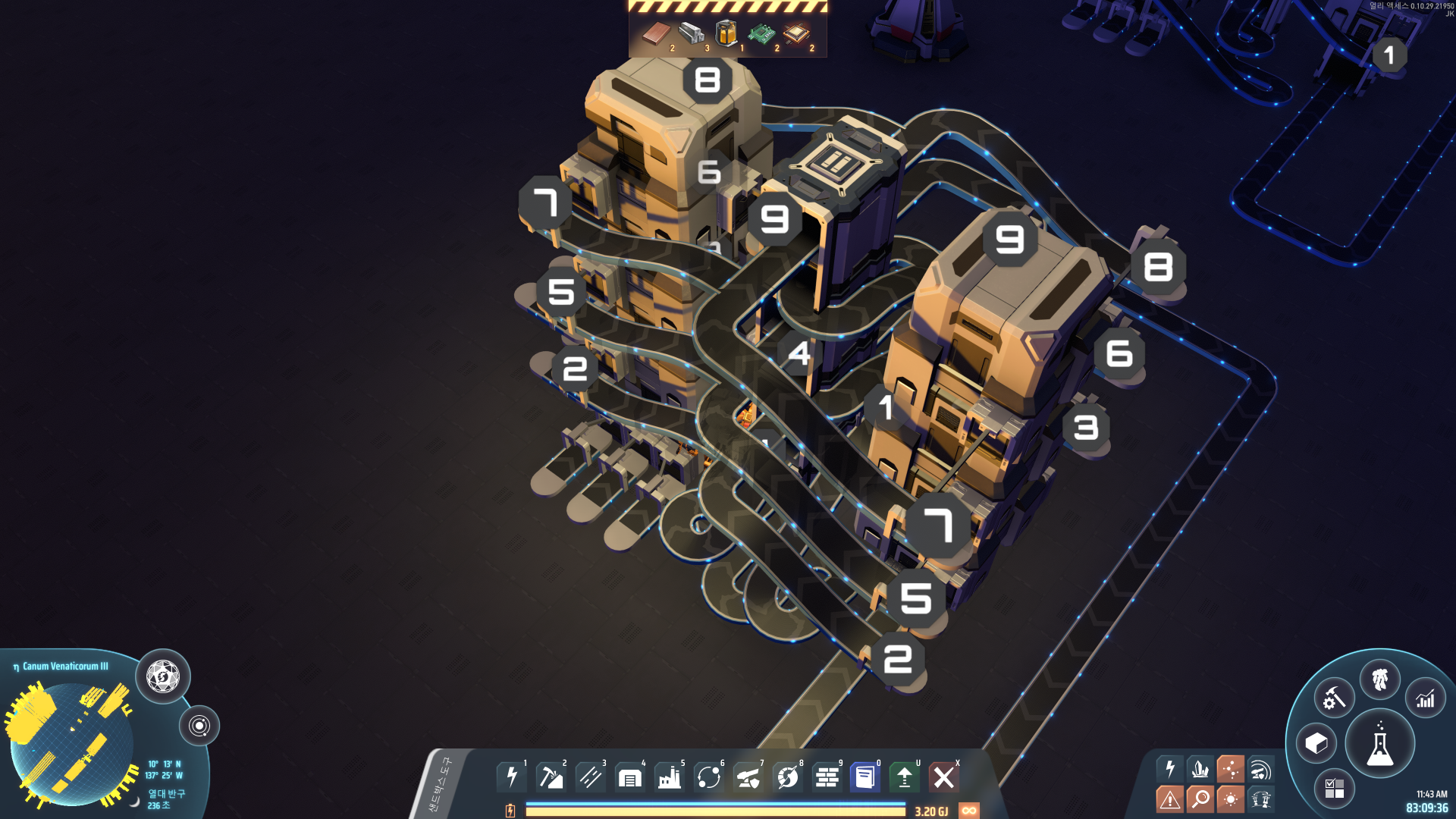This screenshot has height=819, width=1456.
Task: Select the brick wall foundation category
Action: pyautogui.click(x=827, y=777)
